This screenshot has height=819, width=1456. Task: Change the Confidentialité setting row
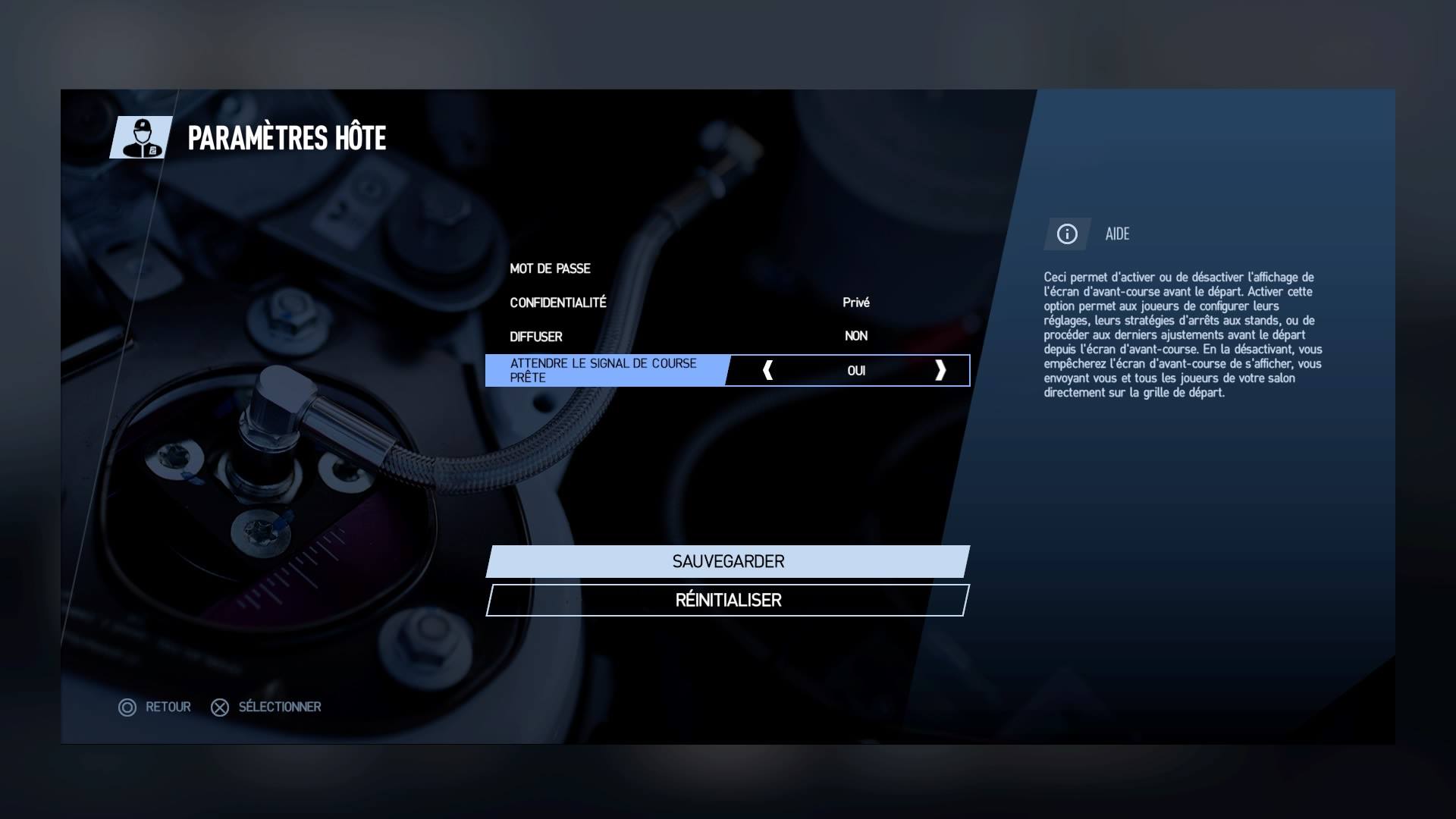tap(726, 303)
